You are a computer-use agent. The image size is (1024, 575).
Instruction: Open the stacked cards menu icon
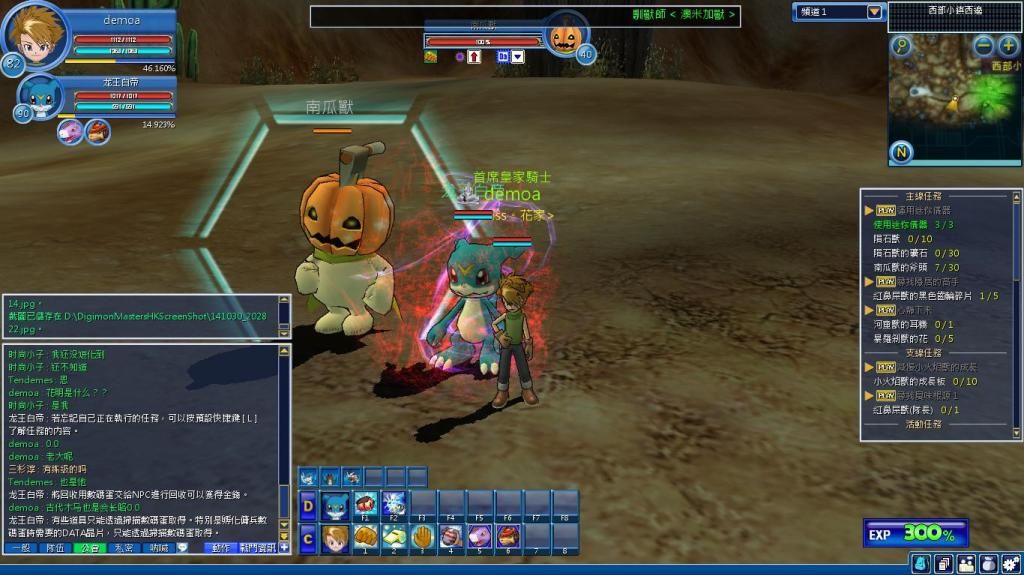click(943, 564)
